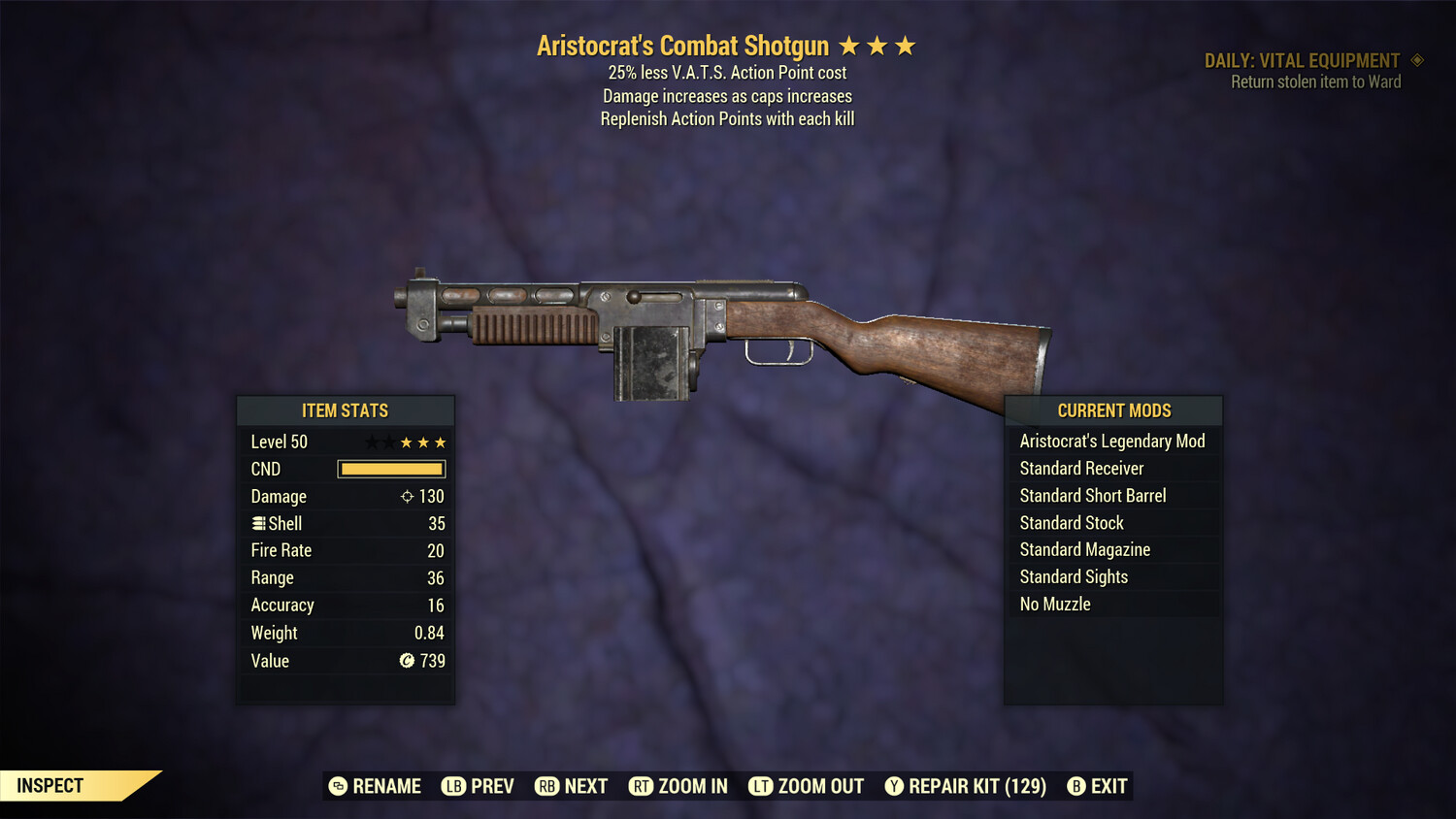This screenshot has width=1456, height=819.
Task: Click the B Exit icon
Action: (1075, 786)
